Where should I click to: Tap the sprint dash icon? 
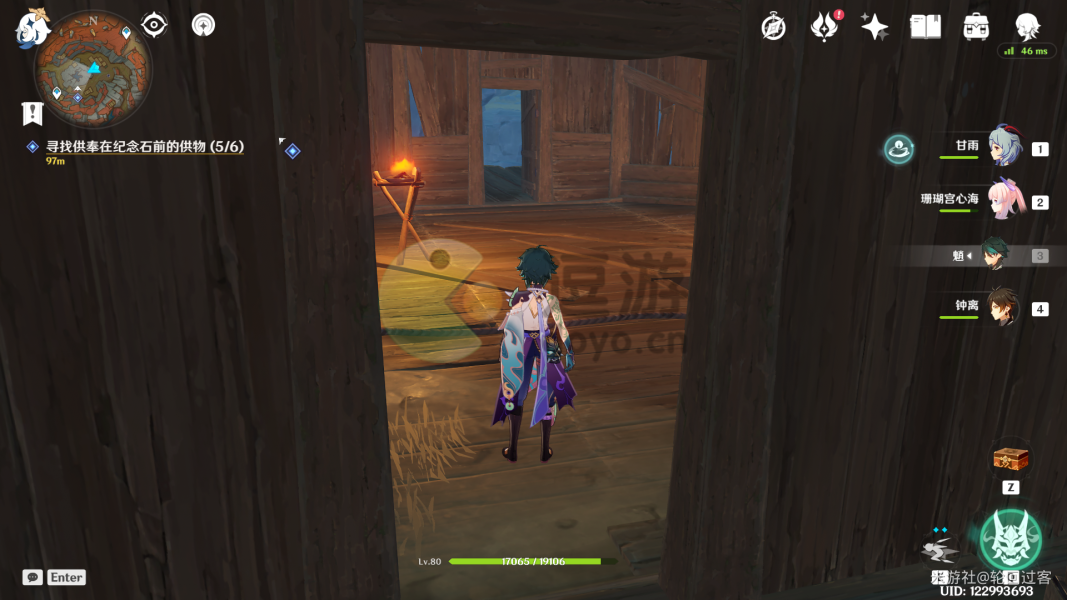pyautogui.click(x=939, y=548)
